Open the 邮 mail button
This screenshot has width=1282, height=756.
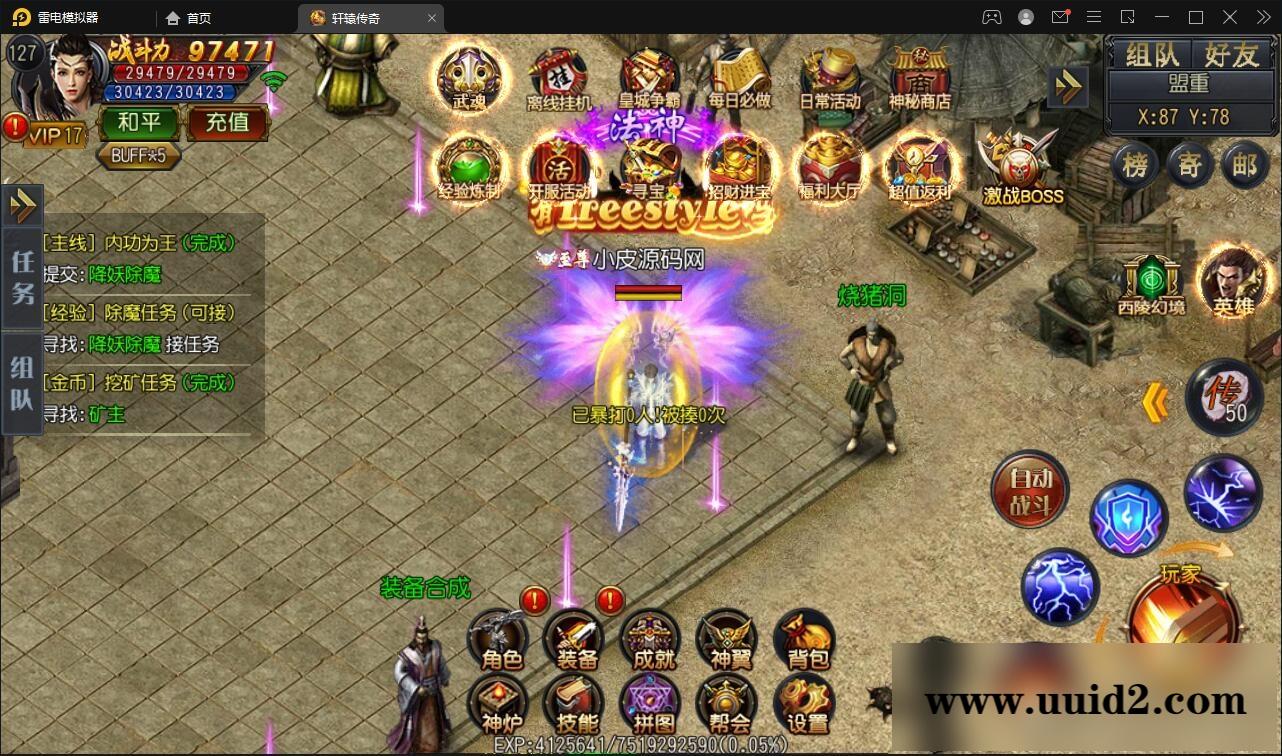(x=1244, y=164)
